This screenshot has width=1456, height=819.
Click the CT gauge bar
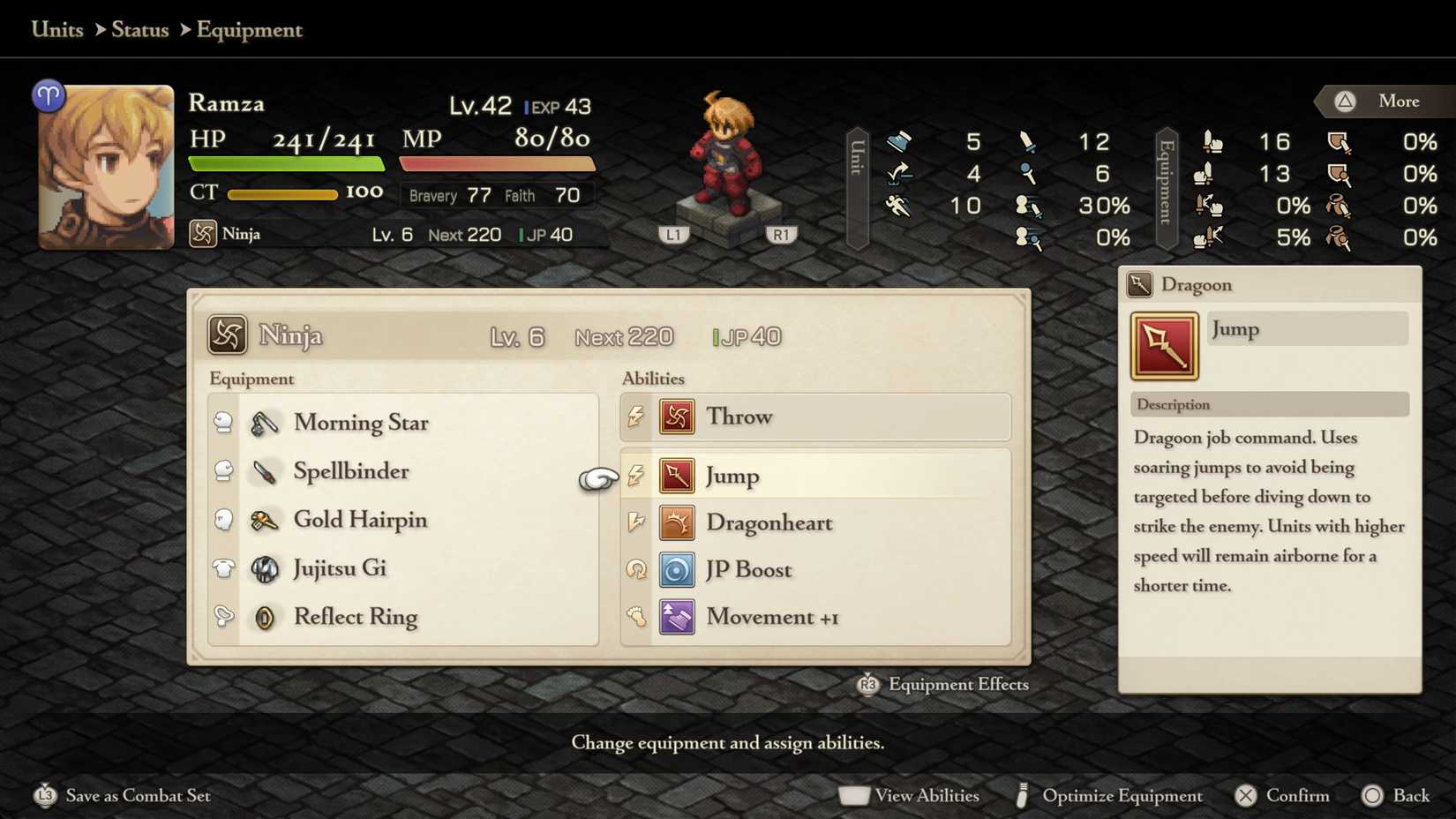pos(282,194)
